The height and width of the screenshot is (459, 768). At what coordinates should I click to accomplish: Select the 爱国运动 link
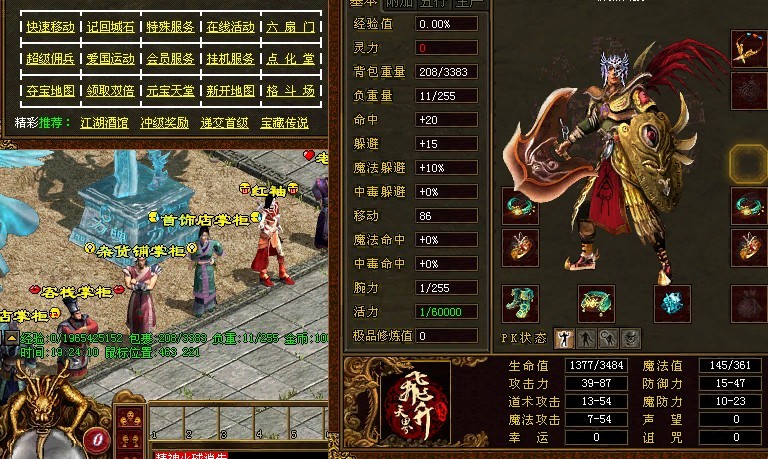click(110, 59)
